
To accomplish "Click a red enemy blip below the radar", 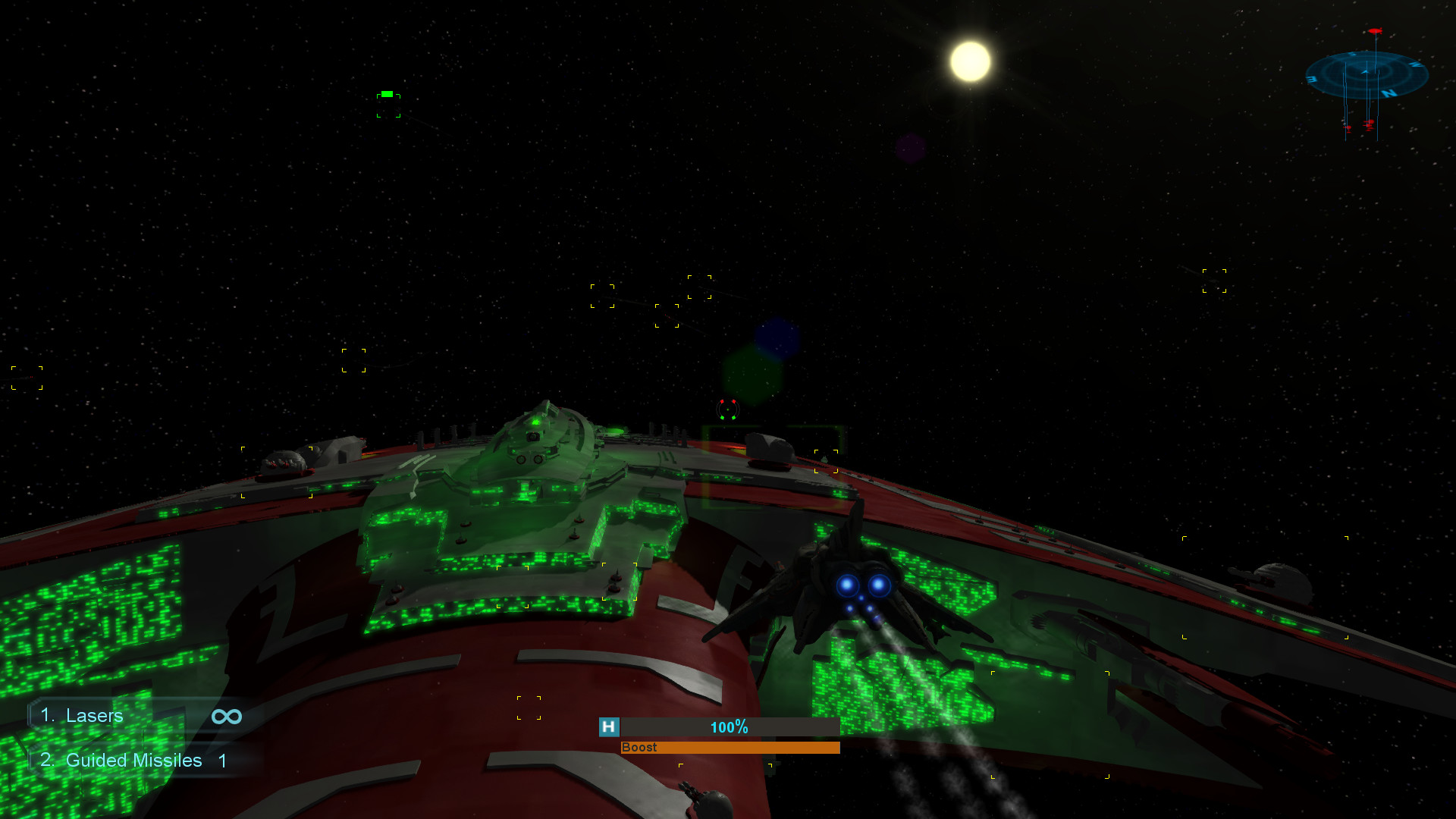I will pyautogui.click(x=1369, y=124).
